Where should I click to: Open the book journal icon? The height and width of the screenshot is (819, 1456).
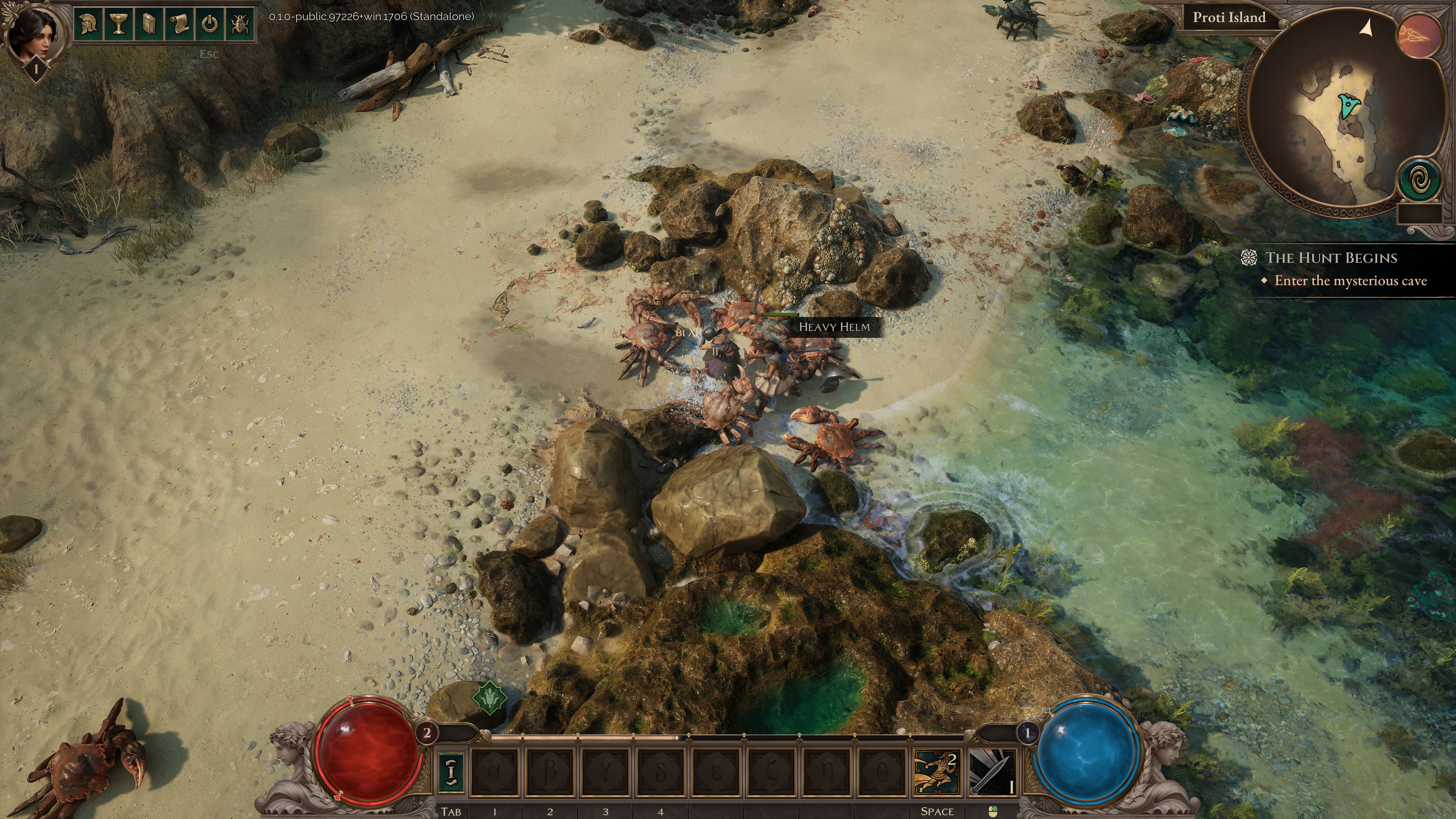149,24
